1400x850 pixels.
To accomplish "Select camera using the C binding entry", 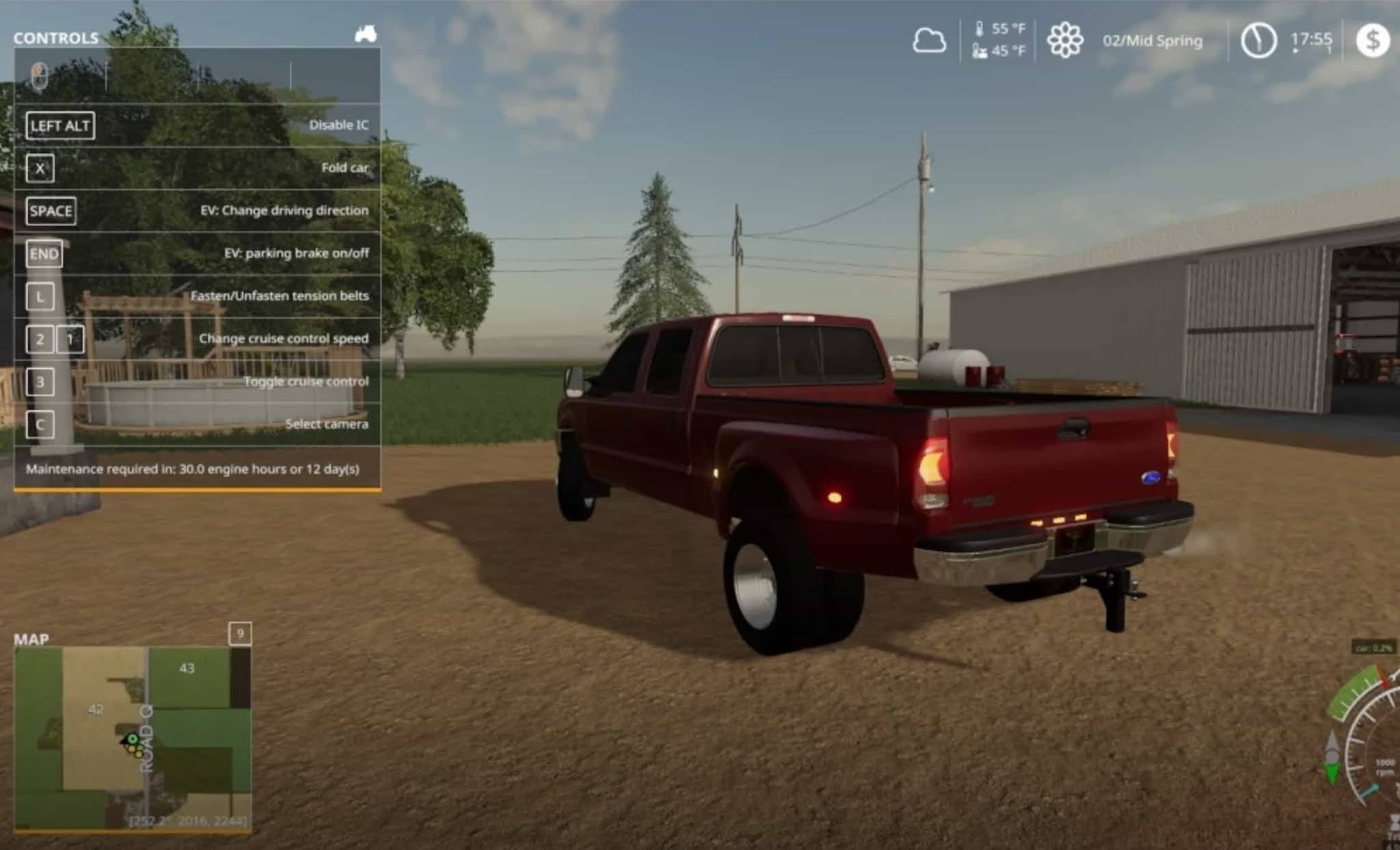I will [x=40, y=424].
